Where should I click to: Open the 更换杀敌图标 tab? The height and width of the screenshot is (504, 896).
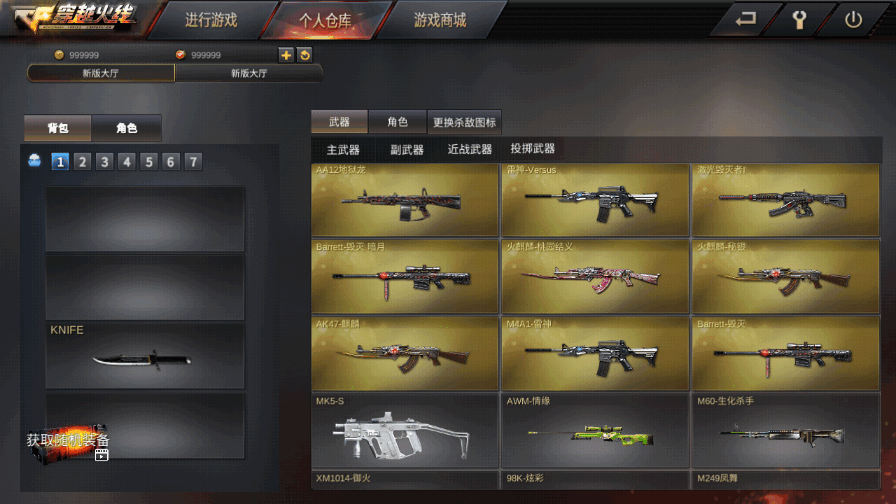464,122
